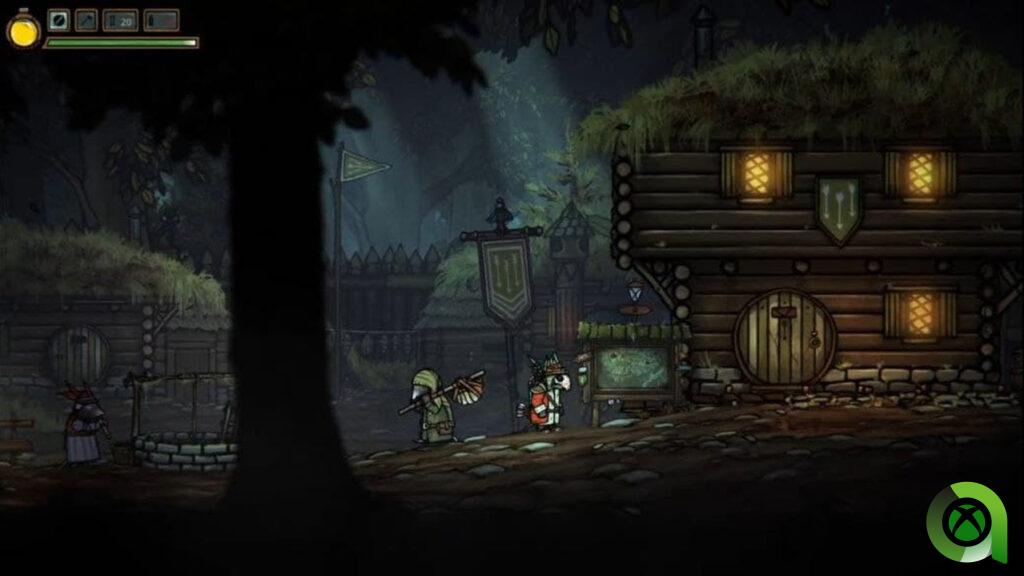
Task: Select the last slot beside the 20 counter
Action: click(x=160, y=20)
